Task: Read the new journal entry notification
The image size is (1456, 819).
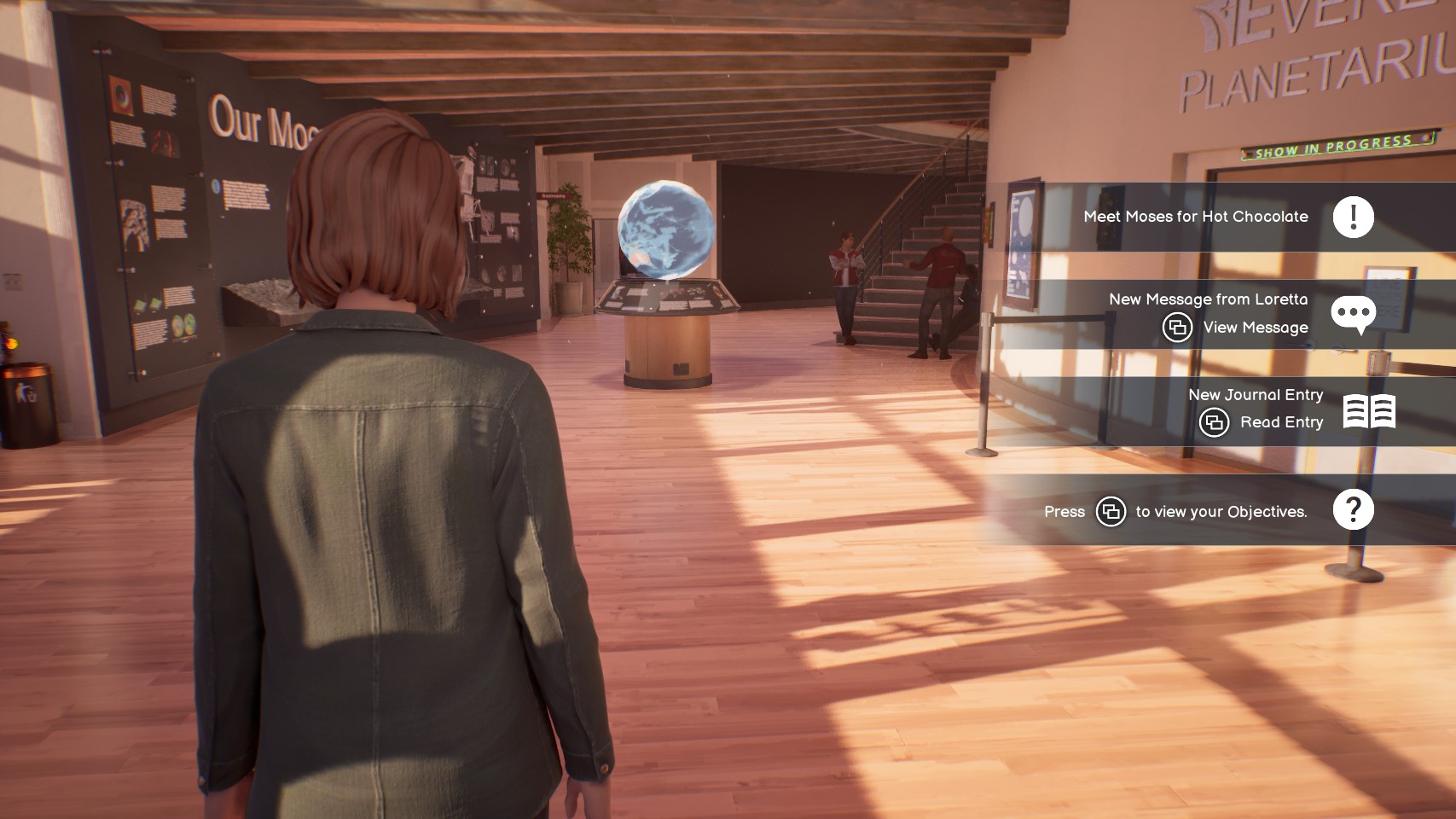Action: (1255, 395)
